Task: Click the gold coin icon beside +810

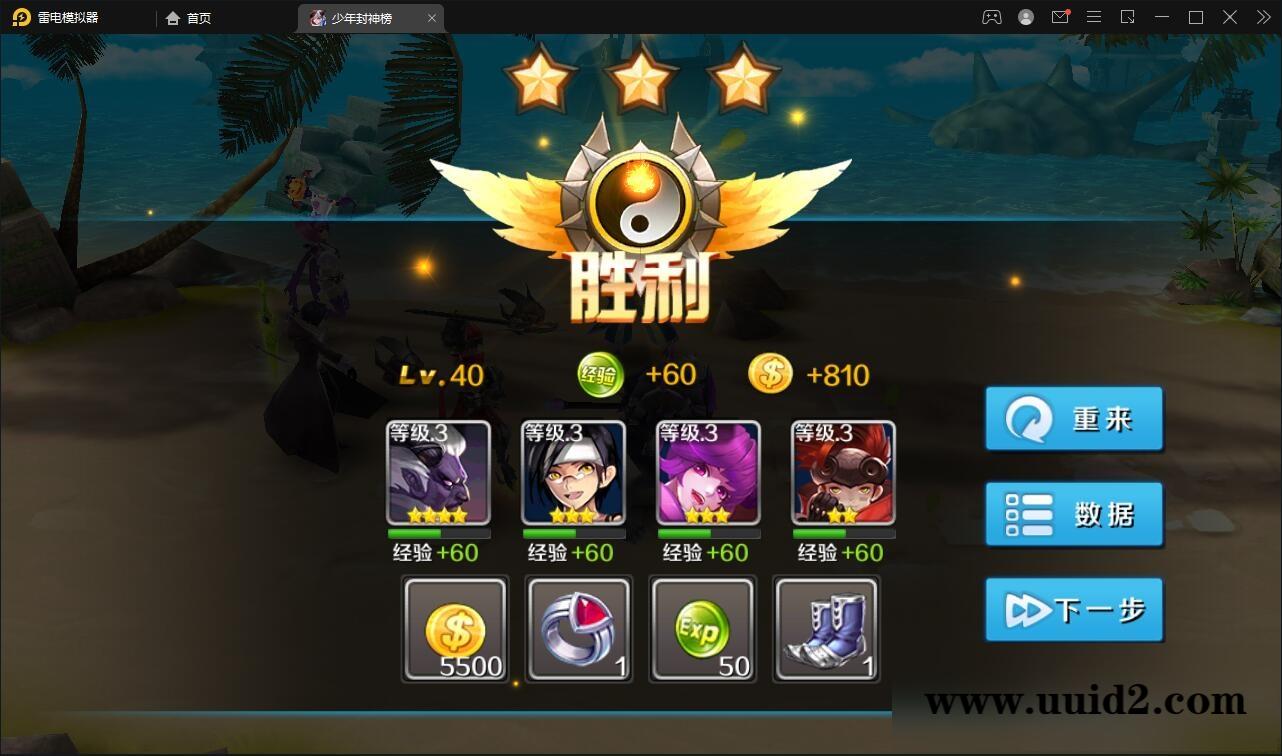Action: [770, 375]
